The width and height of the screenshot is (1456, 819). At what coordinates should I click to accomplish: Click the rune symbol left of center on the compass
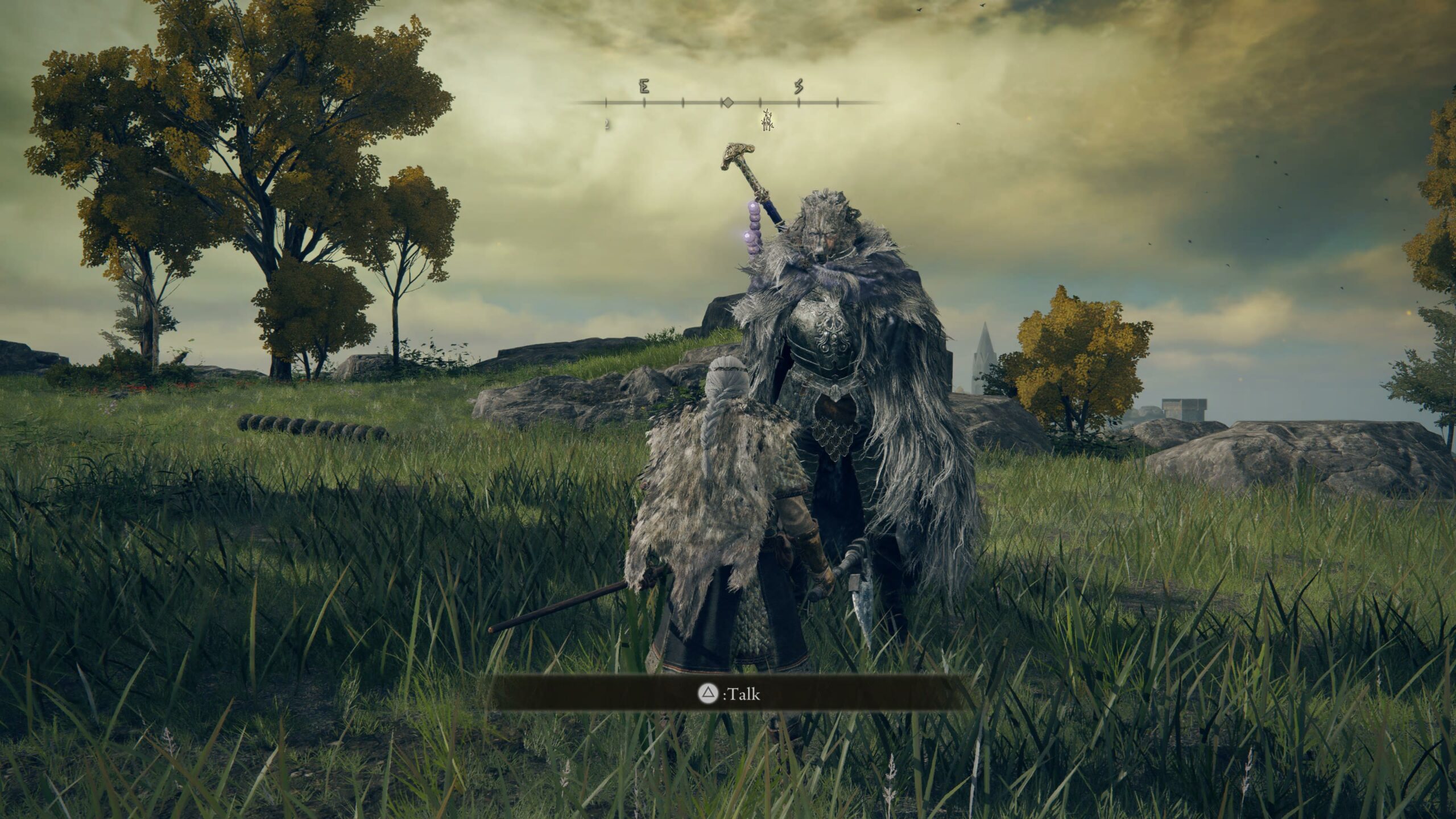coord(644,86)
